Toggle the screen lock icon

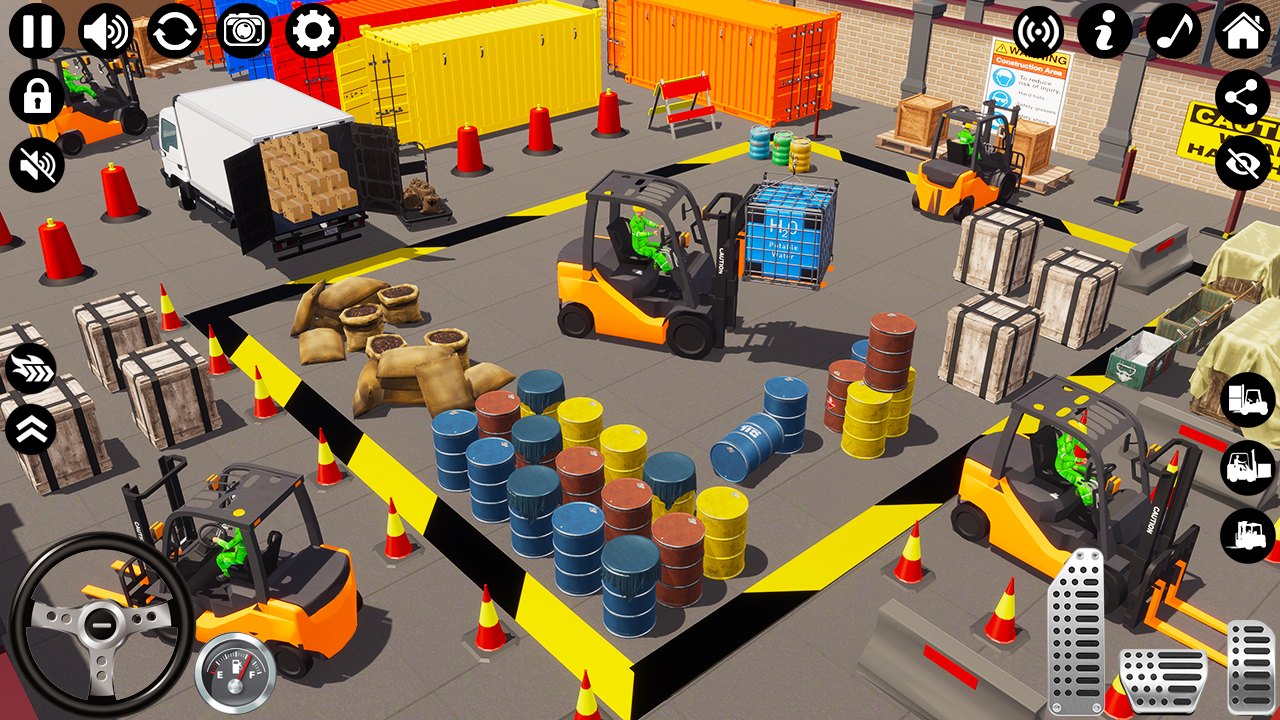(35, 96)
